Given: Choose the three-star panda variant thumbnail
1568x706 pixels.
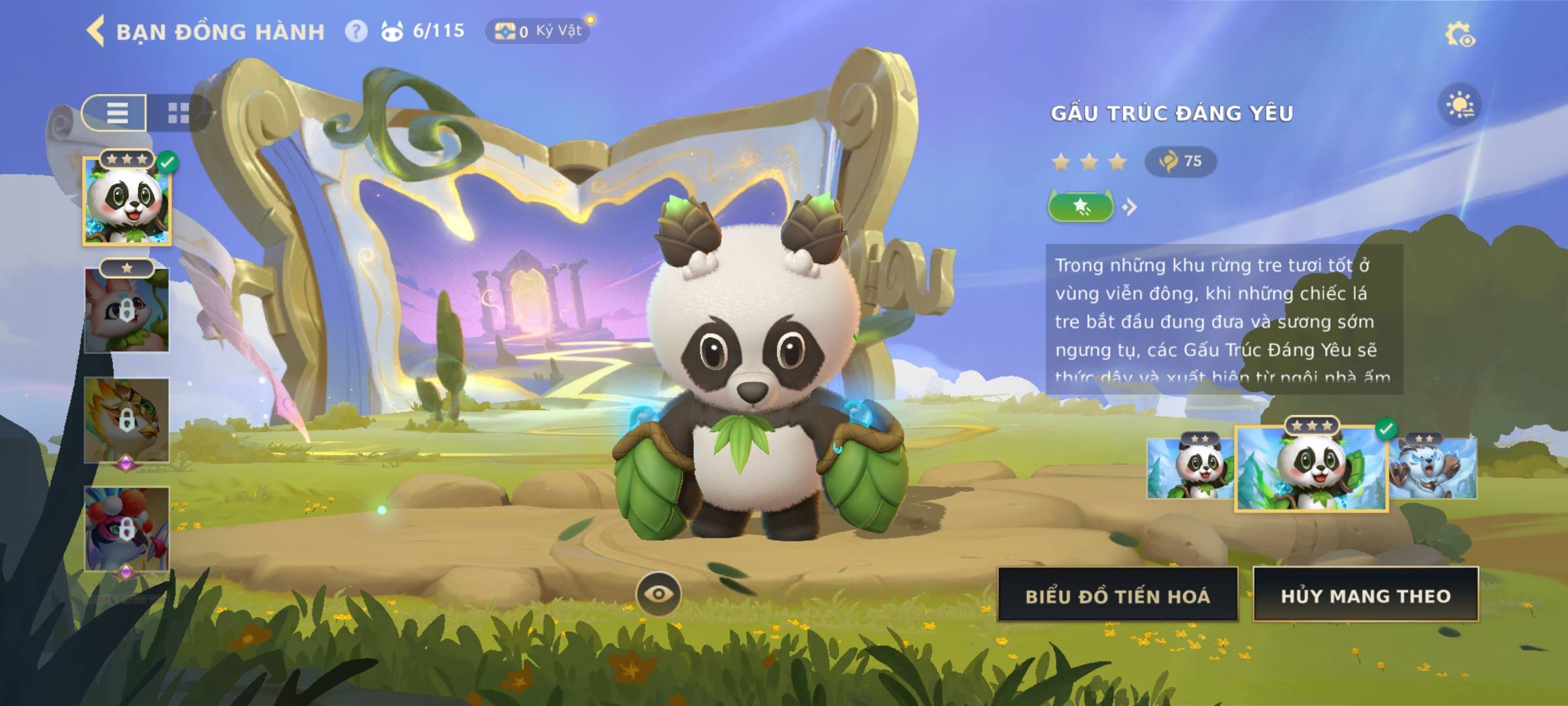Looking at the screenshot, I should 1311,468.
